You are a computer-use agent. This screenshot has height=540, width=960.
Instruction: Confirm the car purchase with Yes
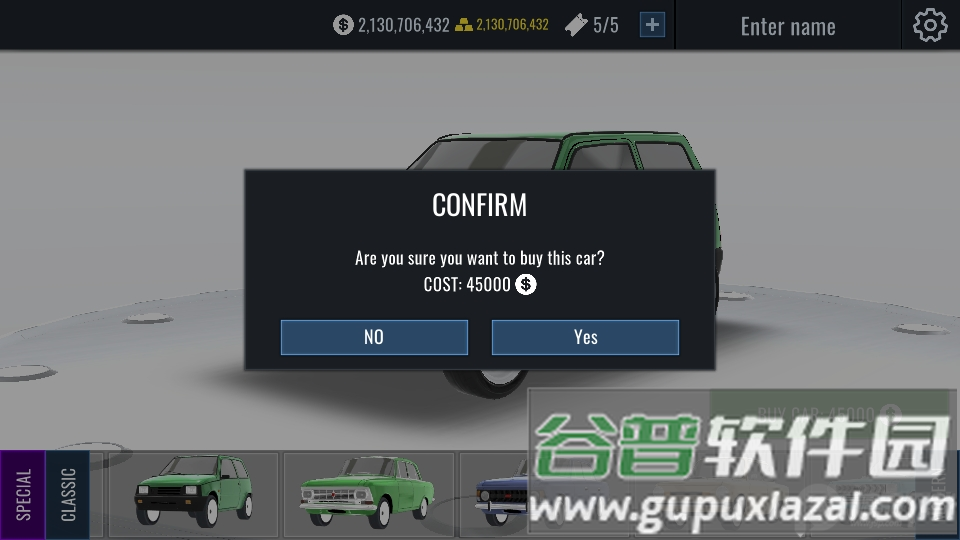tap(585, 337)
